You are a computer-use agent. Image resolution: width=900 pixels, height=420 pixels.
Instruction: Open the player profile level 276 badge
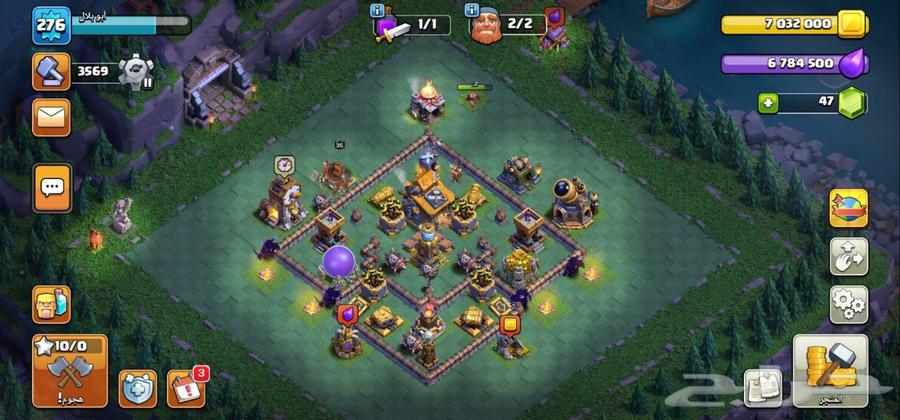[x=50, y=23]
